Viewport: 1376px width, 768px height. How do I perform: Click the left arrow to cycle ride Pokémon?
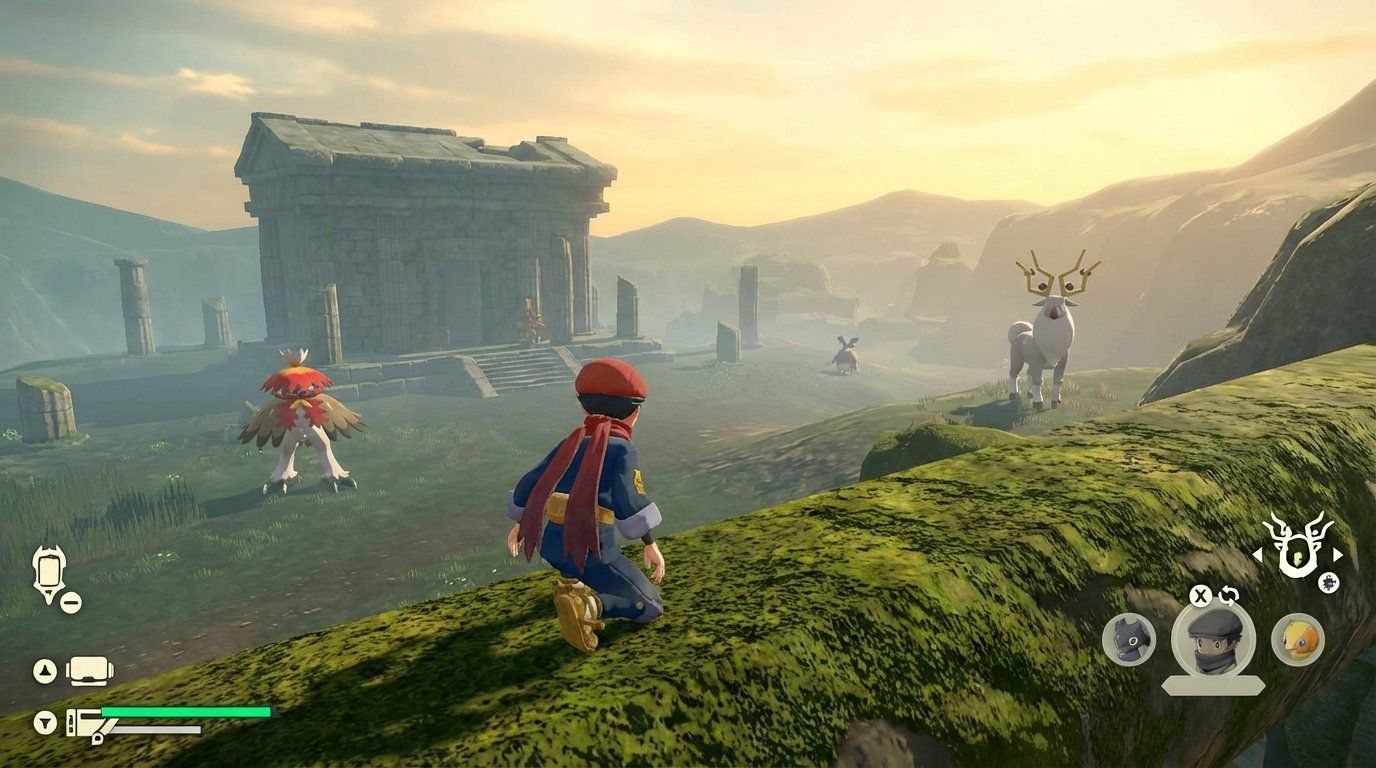[x=1259, y=554]
